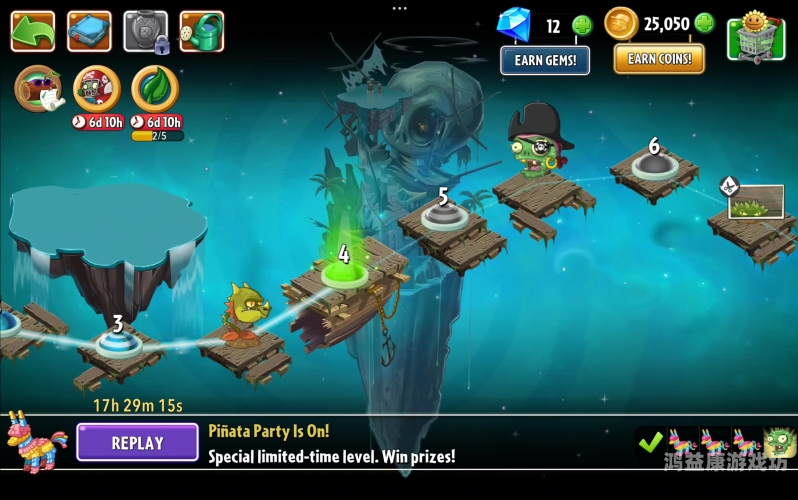Open the Zen Garden watering can
798x500 pixels.
[202, 31]
